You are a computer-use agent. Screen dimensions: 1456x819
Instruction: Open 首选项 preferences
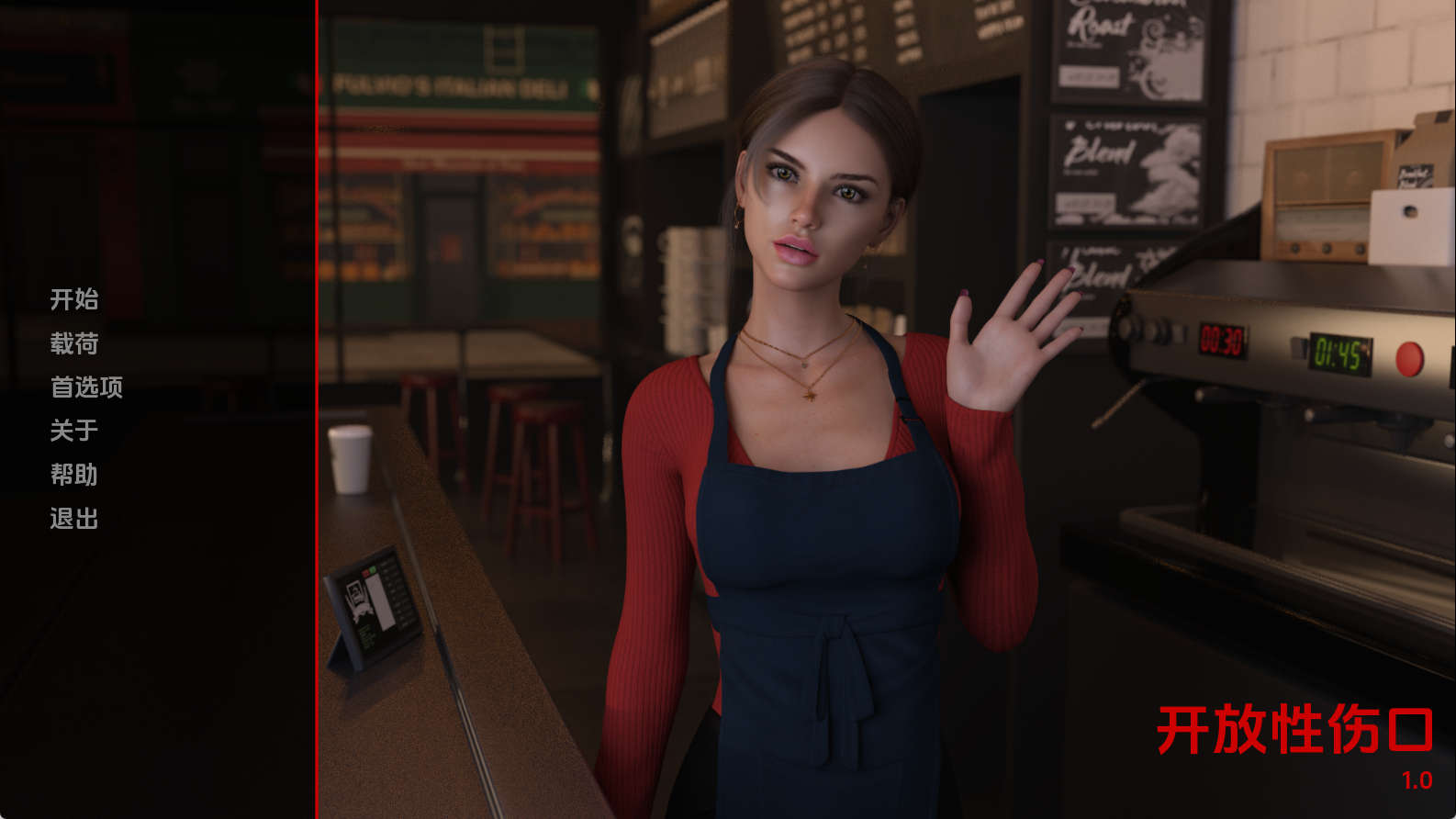pyautogui.click(x=86, y=387)
